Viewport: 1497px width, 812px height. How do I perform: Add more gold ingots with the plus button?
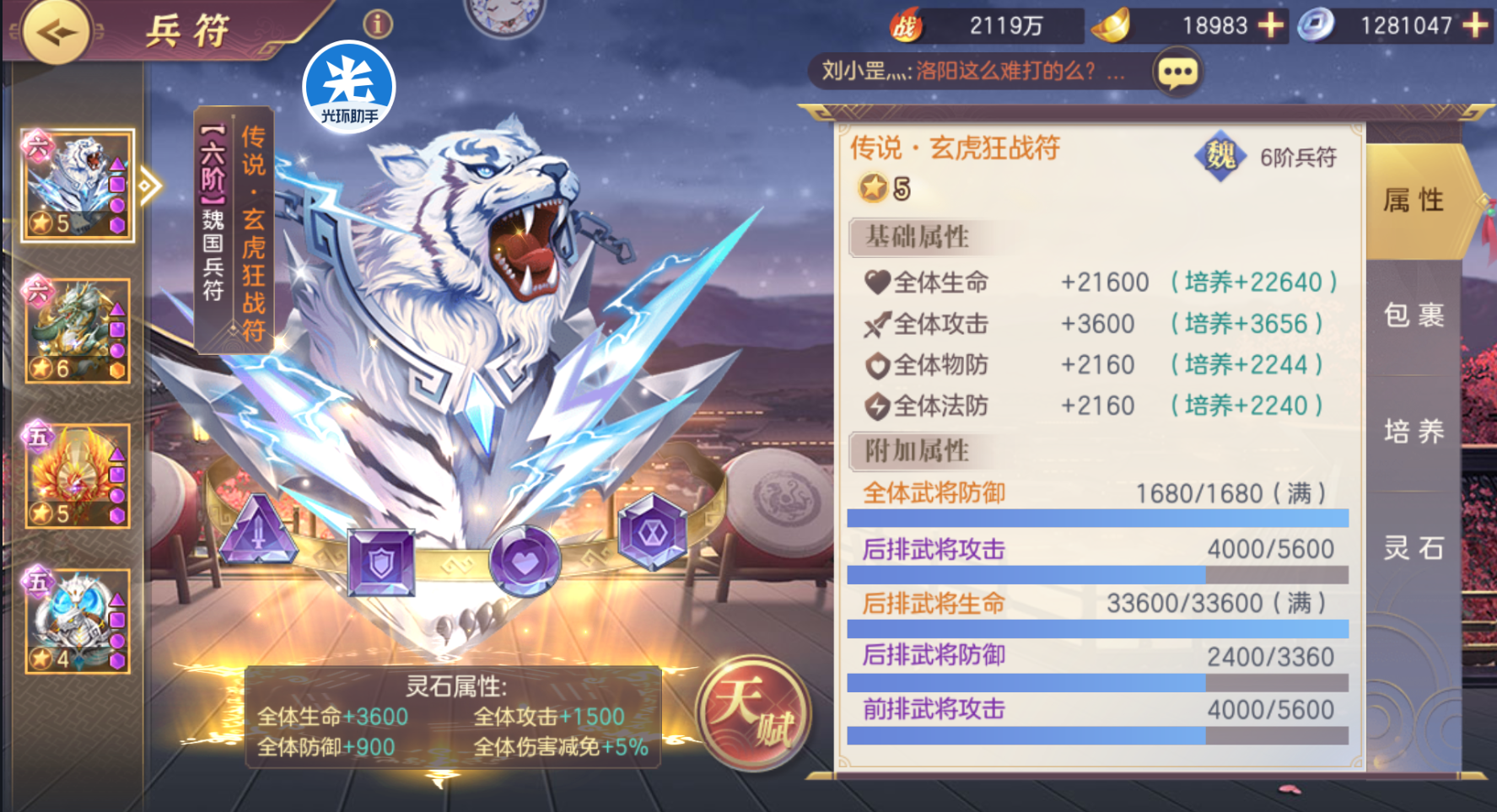[1270, 25]
